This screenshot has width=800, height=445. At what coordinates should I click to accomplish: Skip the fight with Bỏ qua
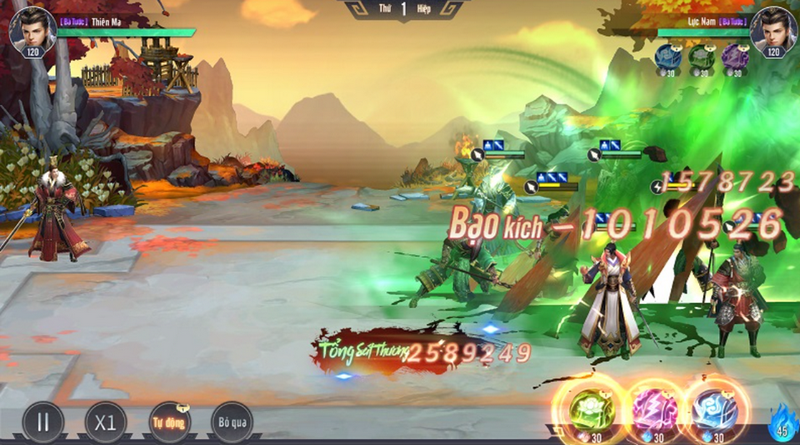click(x=231, y=421)
